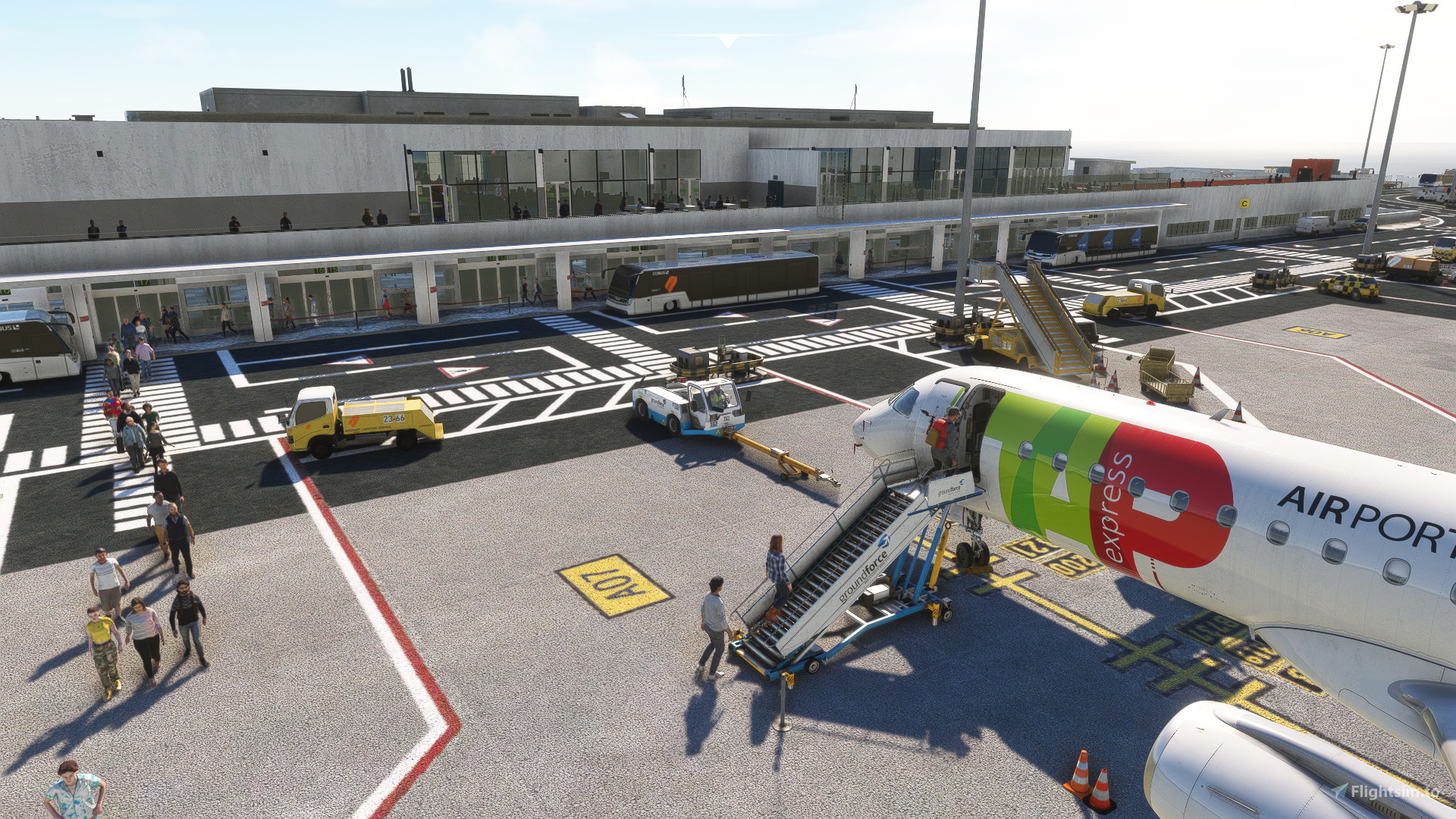
Task: Open the toolbar's white triangle pull-down handle
Action: point(727,41)
